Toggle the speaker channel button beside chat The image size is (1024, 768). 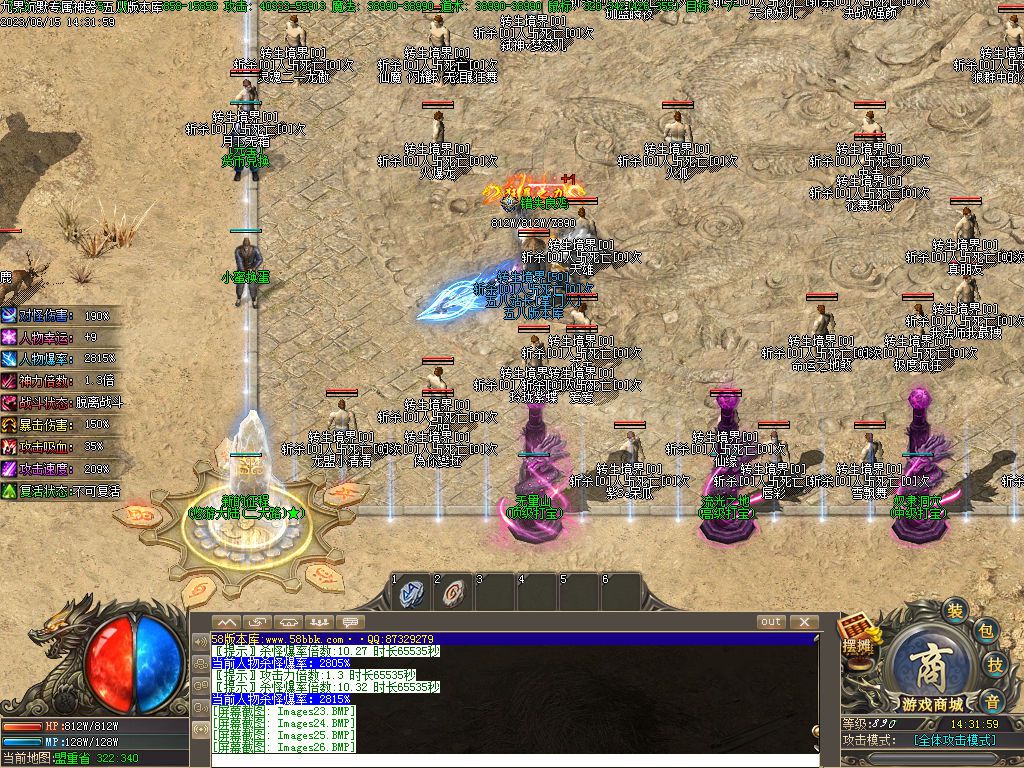click(x=200, y=641)
